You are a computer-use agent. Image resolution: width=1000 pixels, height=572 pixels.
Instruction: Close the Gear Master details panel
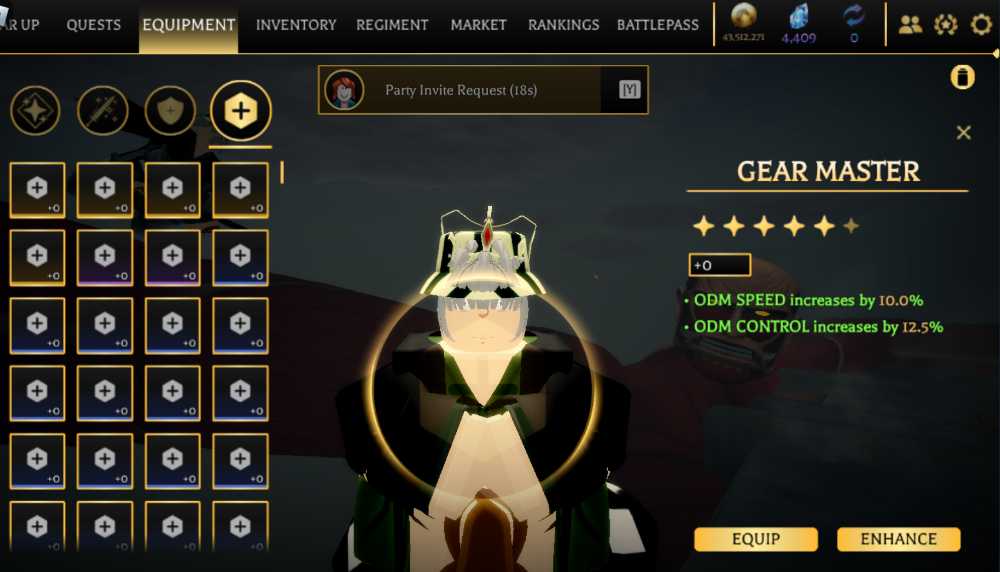pos(963,133)
